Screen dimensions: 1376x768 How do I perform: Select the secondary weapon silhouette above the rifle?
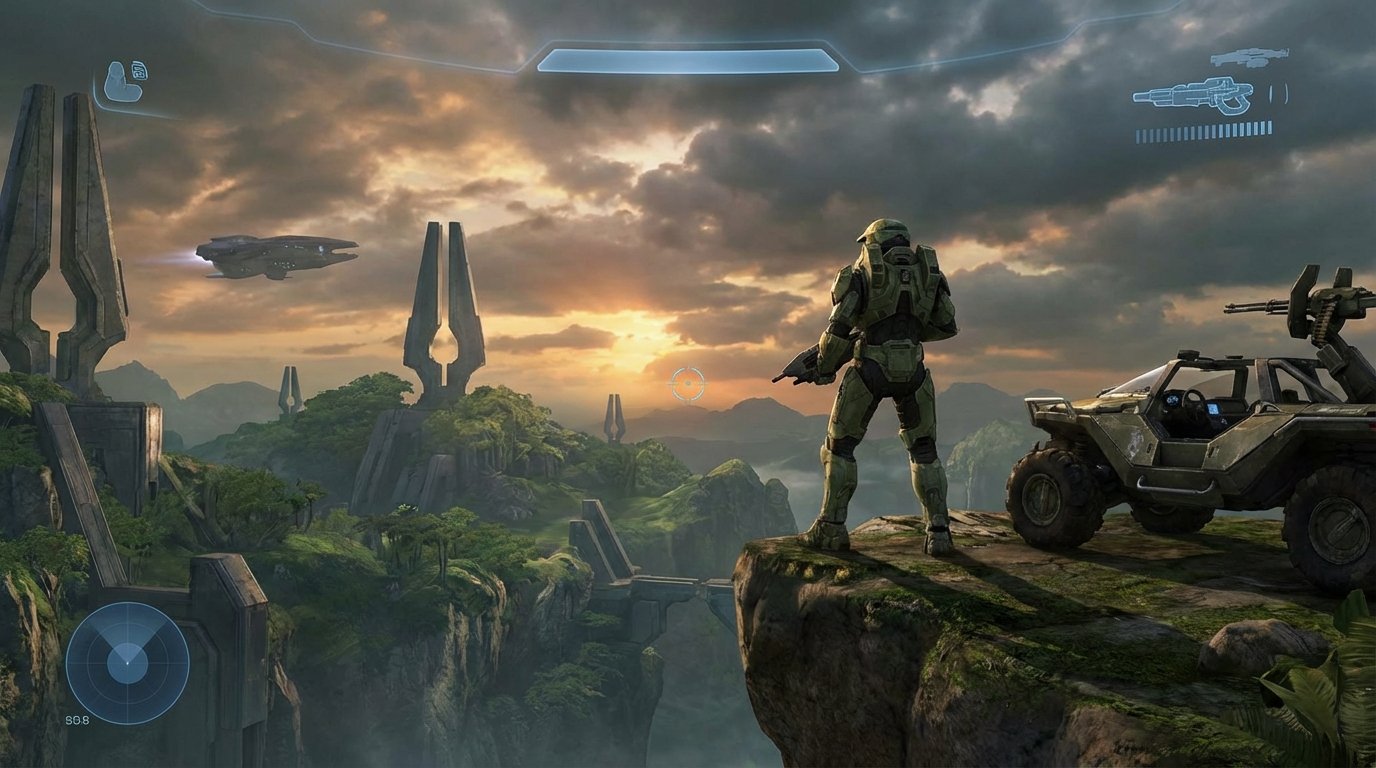1250,57
